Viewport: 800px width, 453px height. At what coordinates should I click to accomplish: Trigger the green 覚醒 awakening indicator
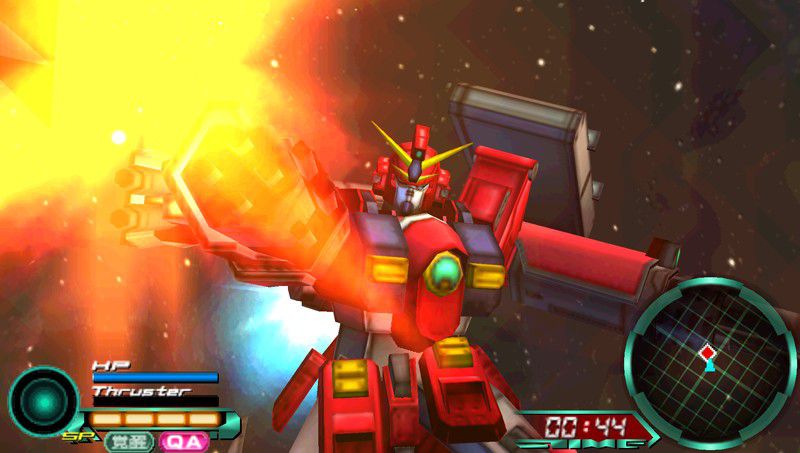tap(130, 440)
